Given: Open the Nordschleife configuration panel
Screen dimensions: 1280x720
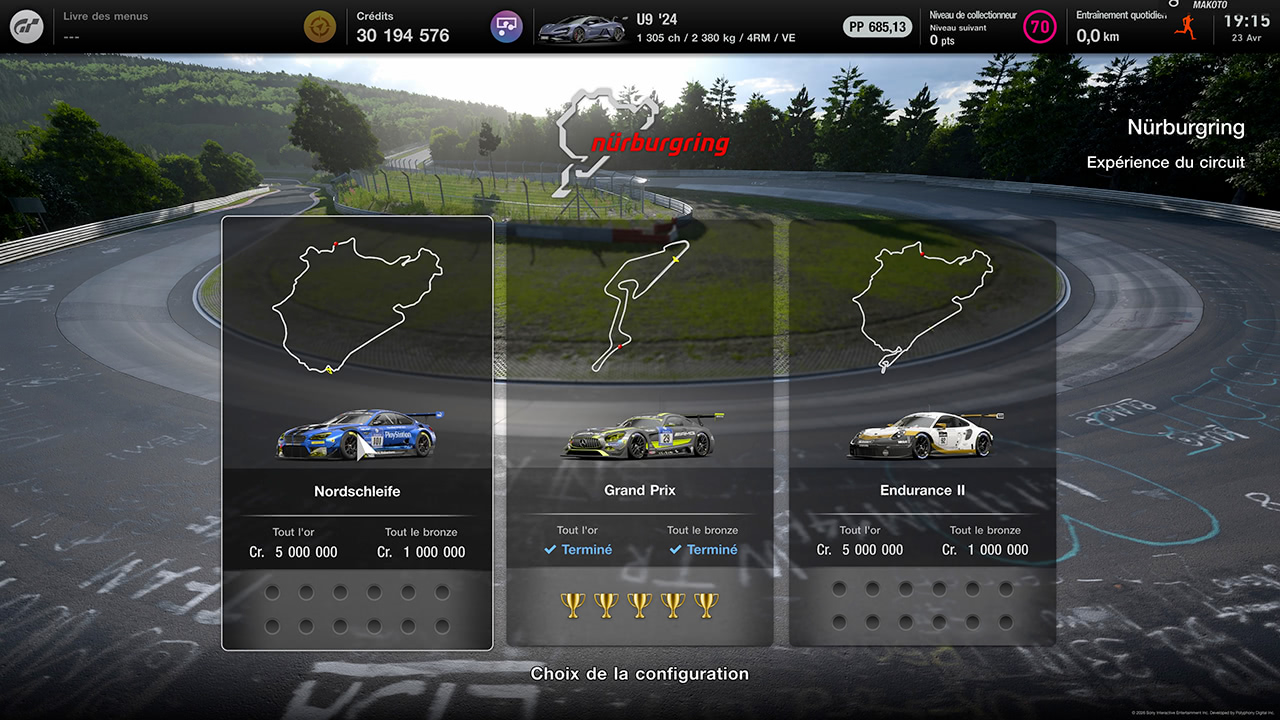Looking at the screenshot, I should [357, 430].
